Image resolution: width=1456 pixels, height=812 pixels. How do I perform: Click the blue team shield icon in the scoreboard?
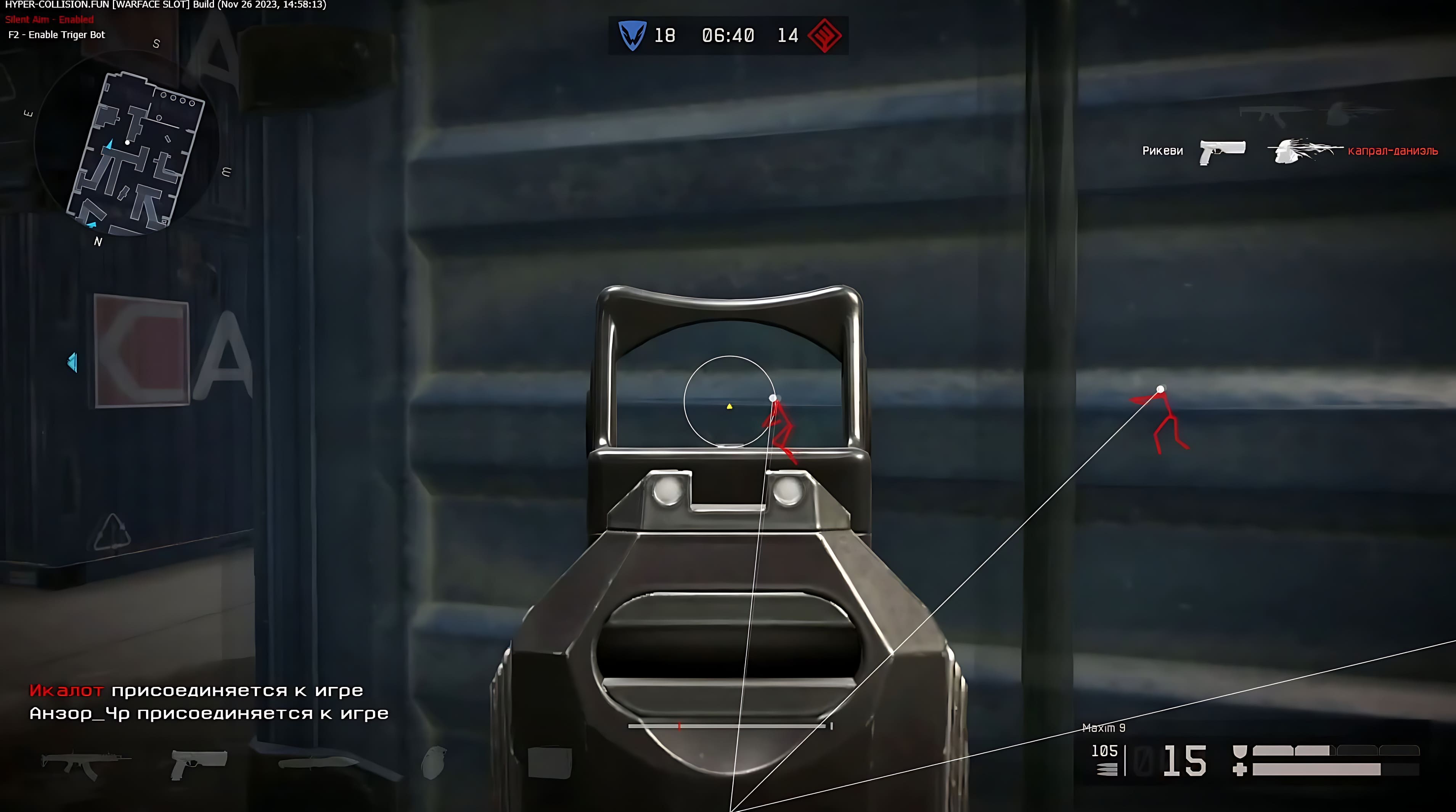(633, 35)
